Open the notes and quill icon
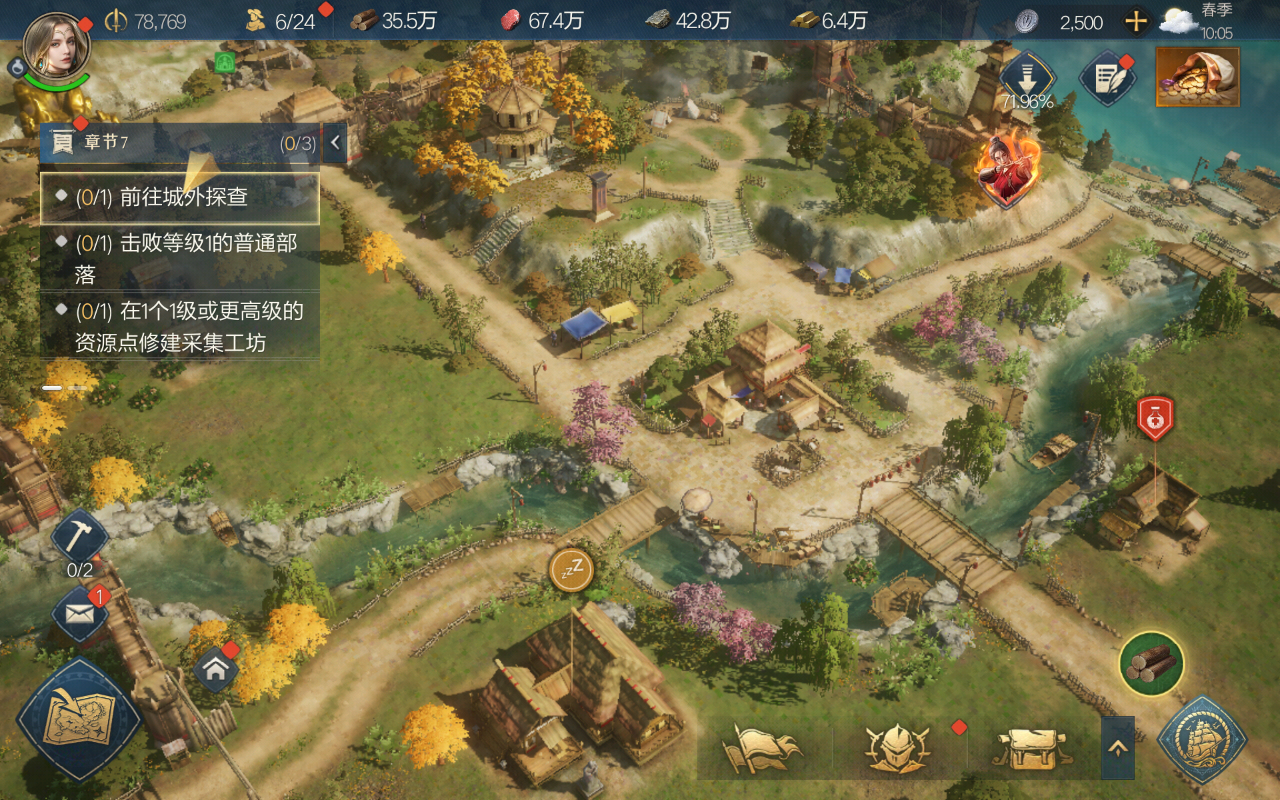Image resolution: width=1280 pixels, height=800 pixels. coord(1107,78)
